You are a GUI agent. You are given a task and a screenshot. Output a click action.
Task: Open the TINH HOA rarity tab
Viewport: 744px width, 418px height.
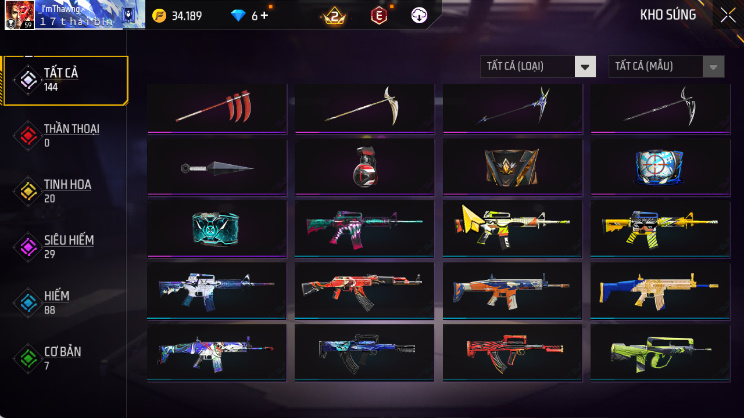coord(65,191)
